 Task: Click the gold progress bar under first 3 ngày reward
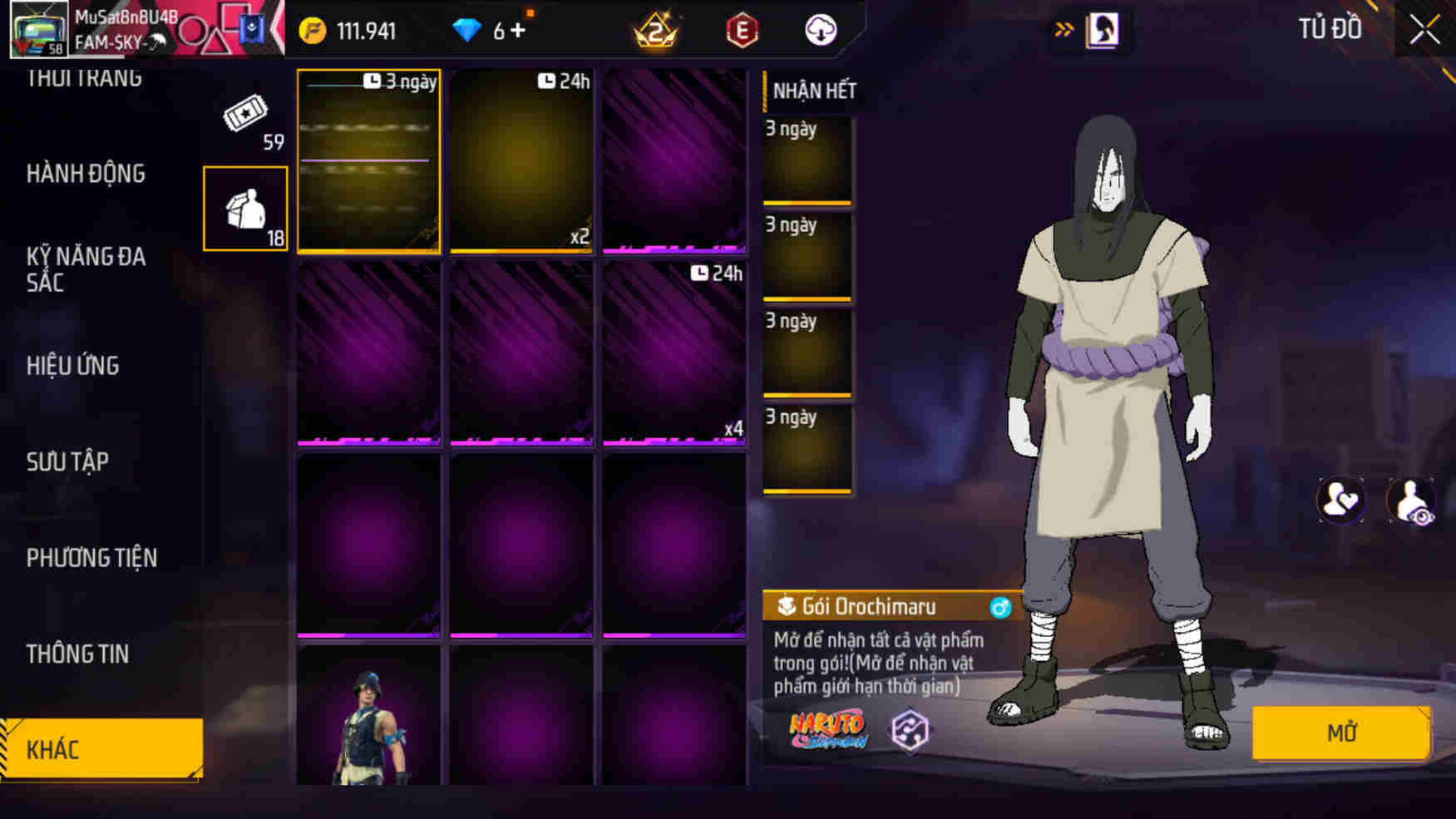[807, 202]
